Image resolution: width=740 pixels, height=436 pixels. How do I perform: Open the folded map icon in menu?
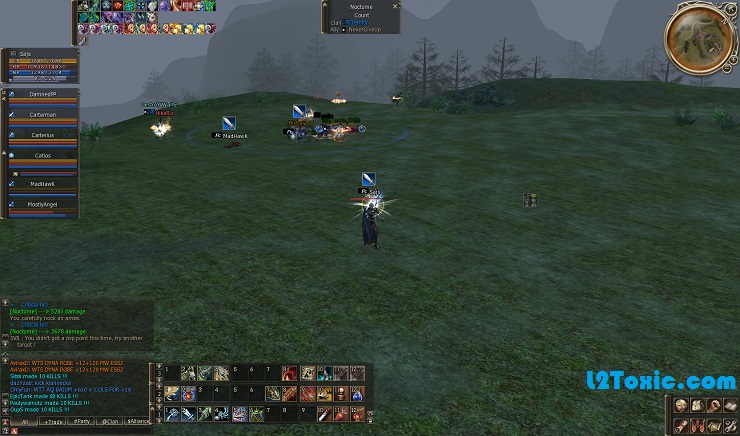713,425
